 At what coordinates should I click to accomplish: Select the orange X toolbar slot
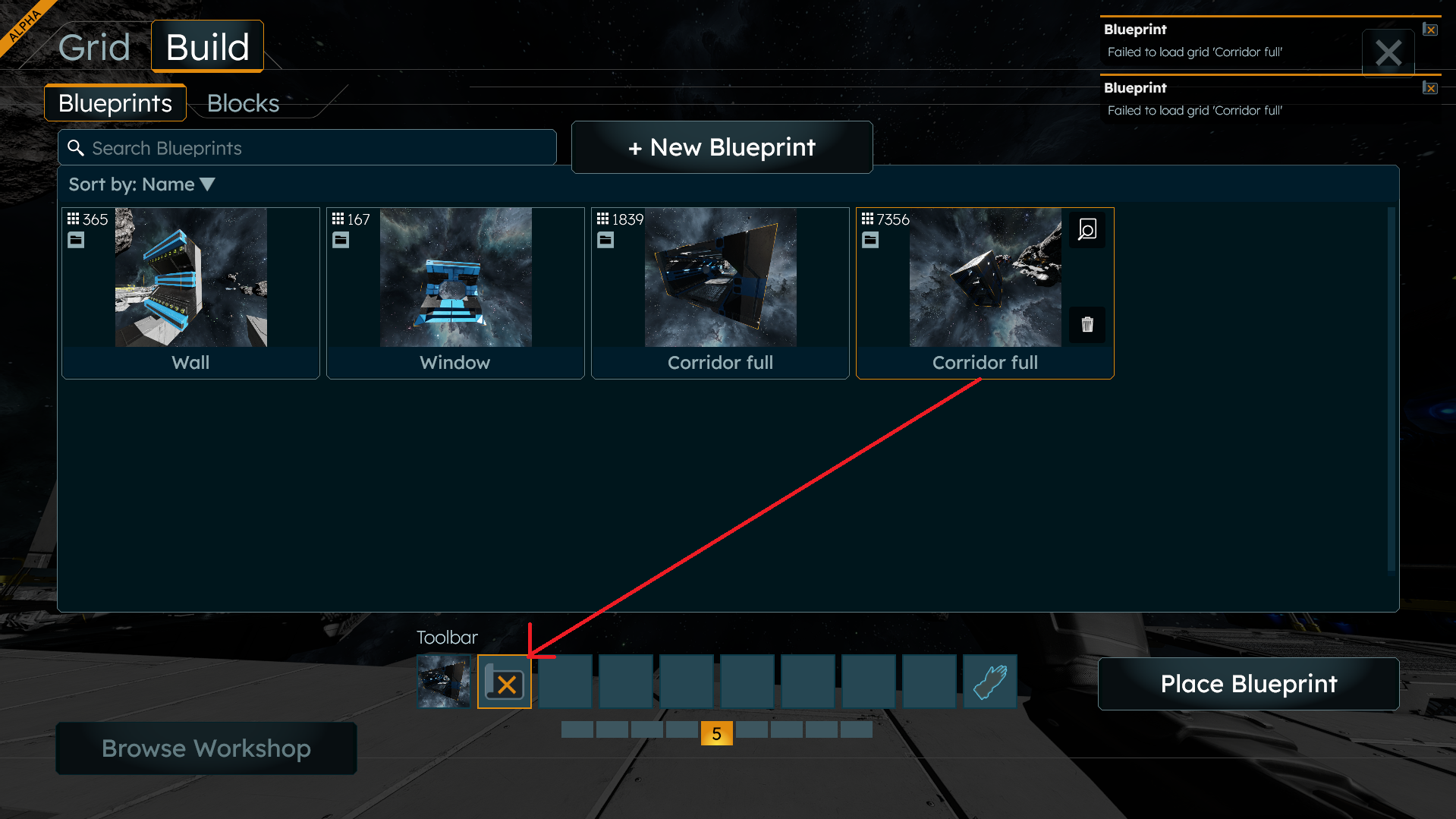coord(505,682)
